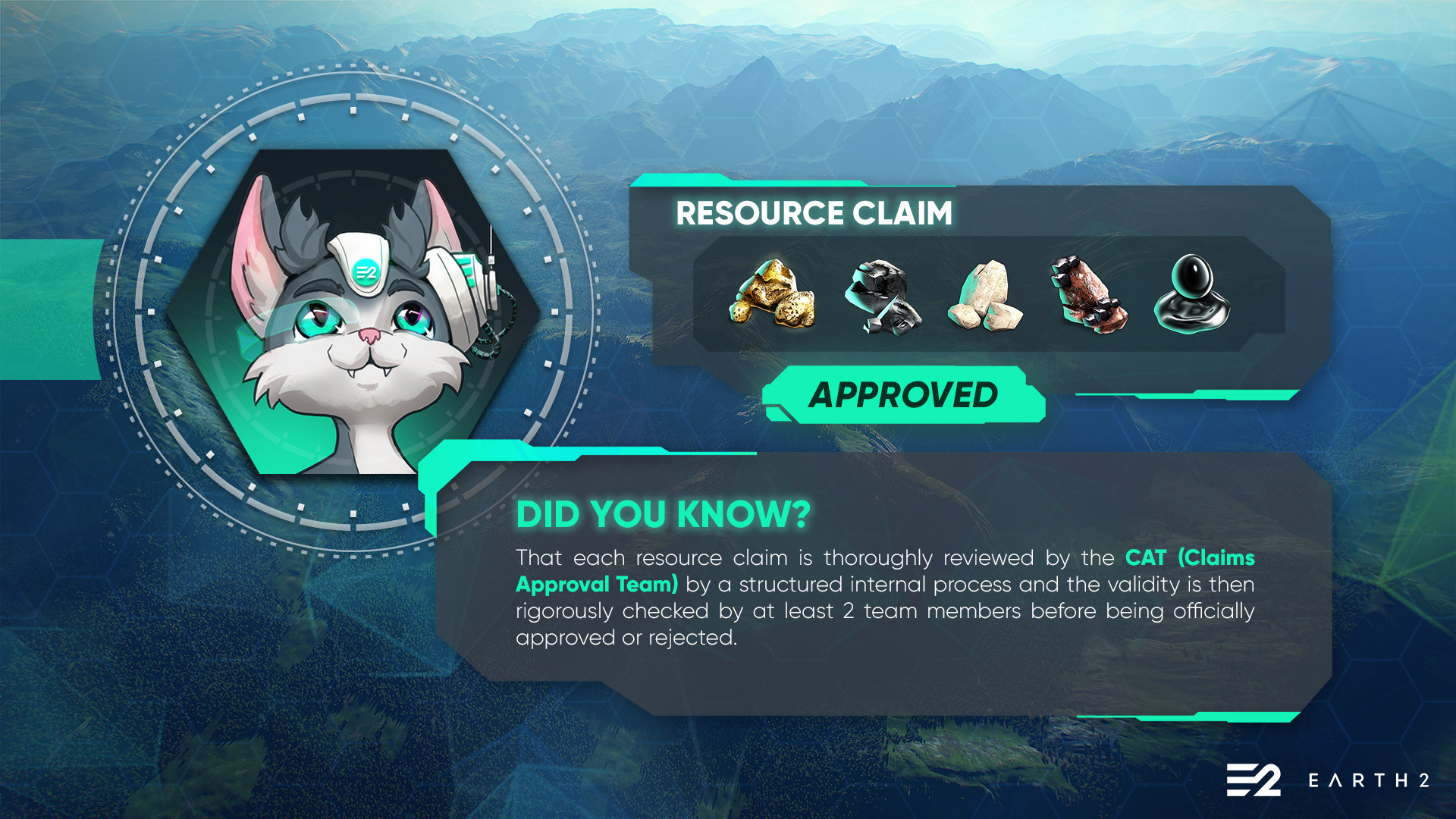
Task: Select the gold nugget resource icon
Action: click(x=772, y=294)
